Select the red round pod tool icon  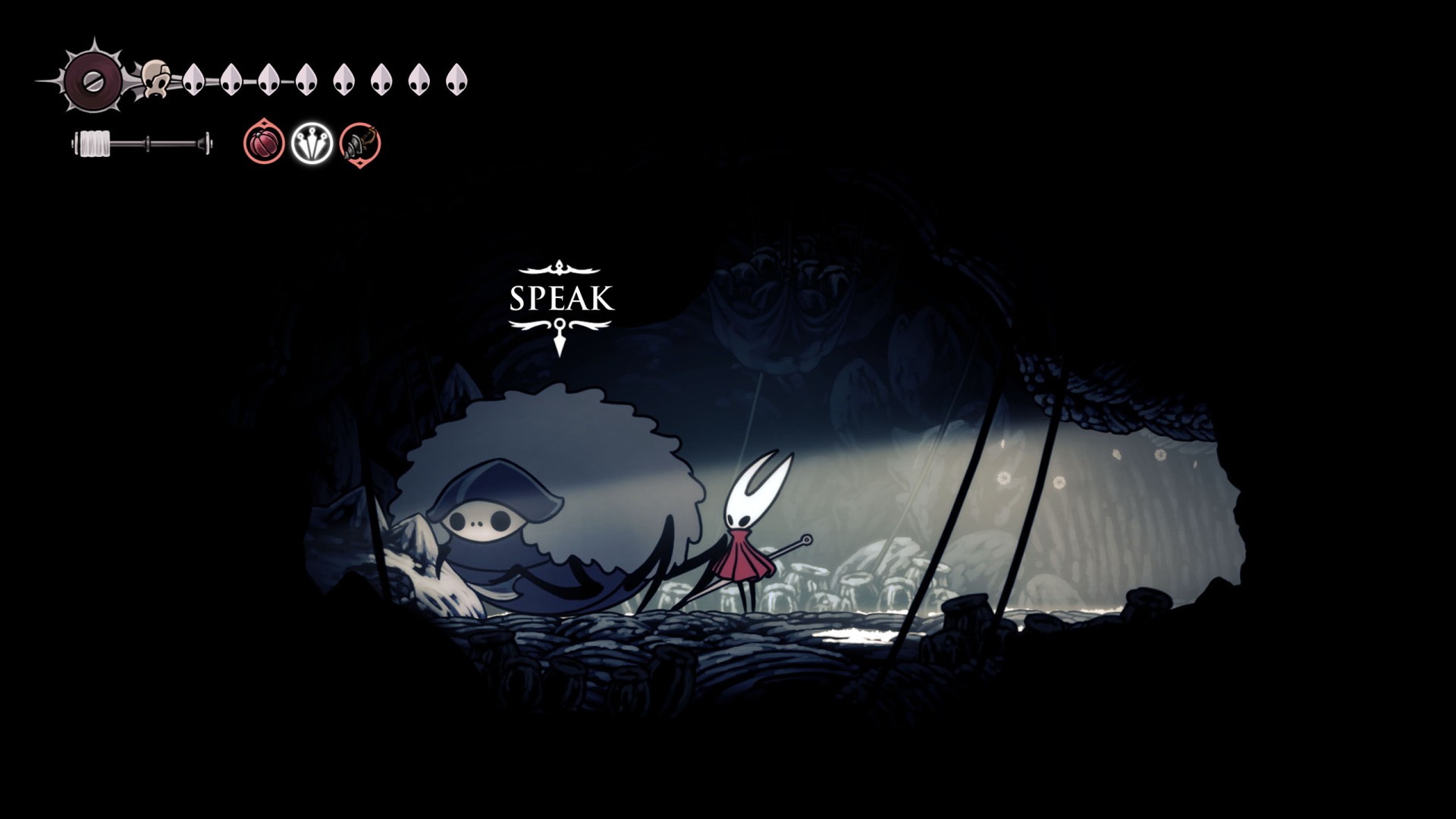[x=264, y=143]
